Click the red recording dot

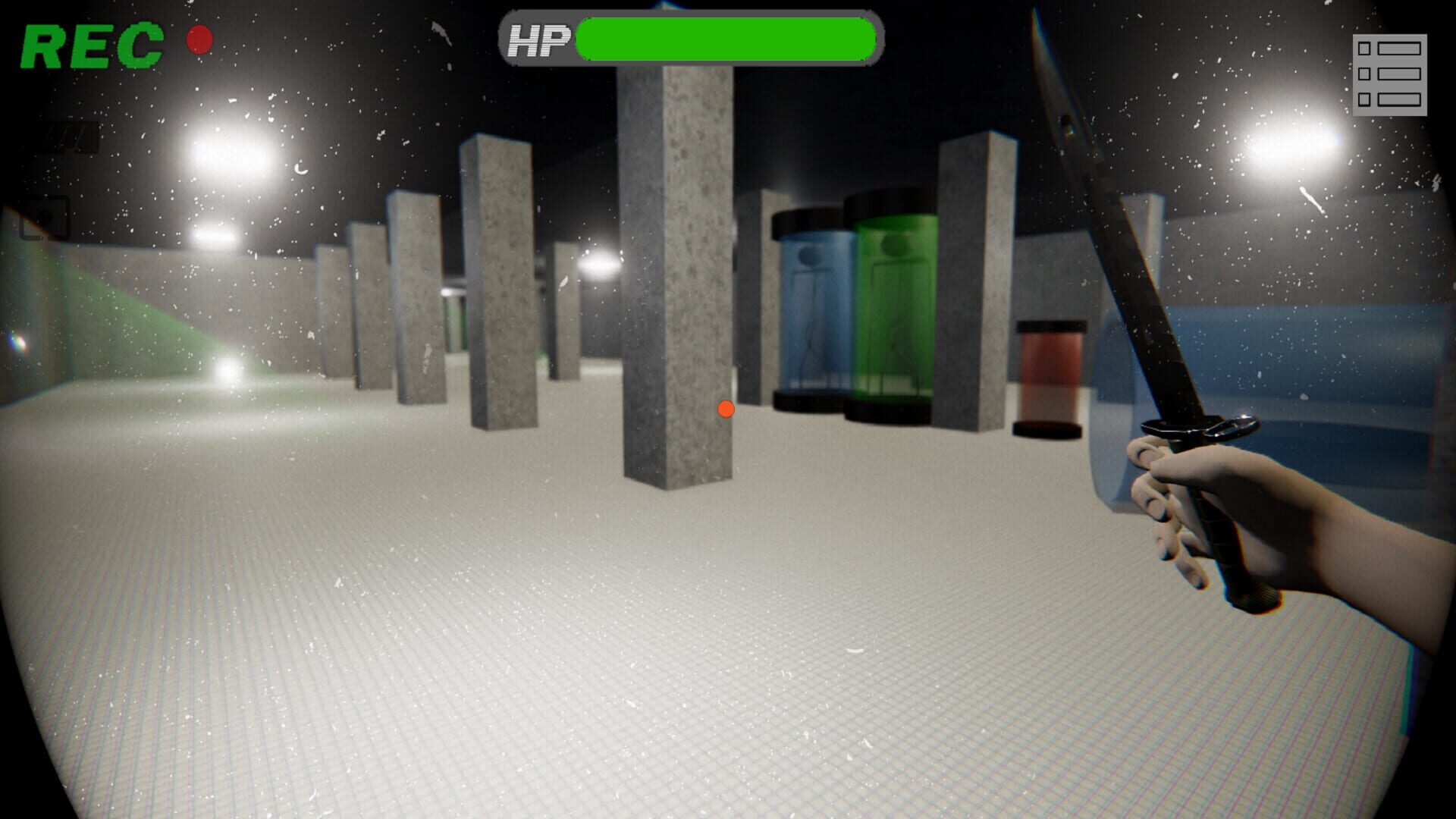tap(201, 39)
